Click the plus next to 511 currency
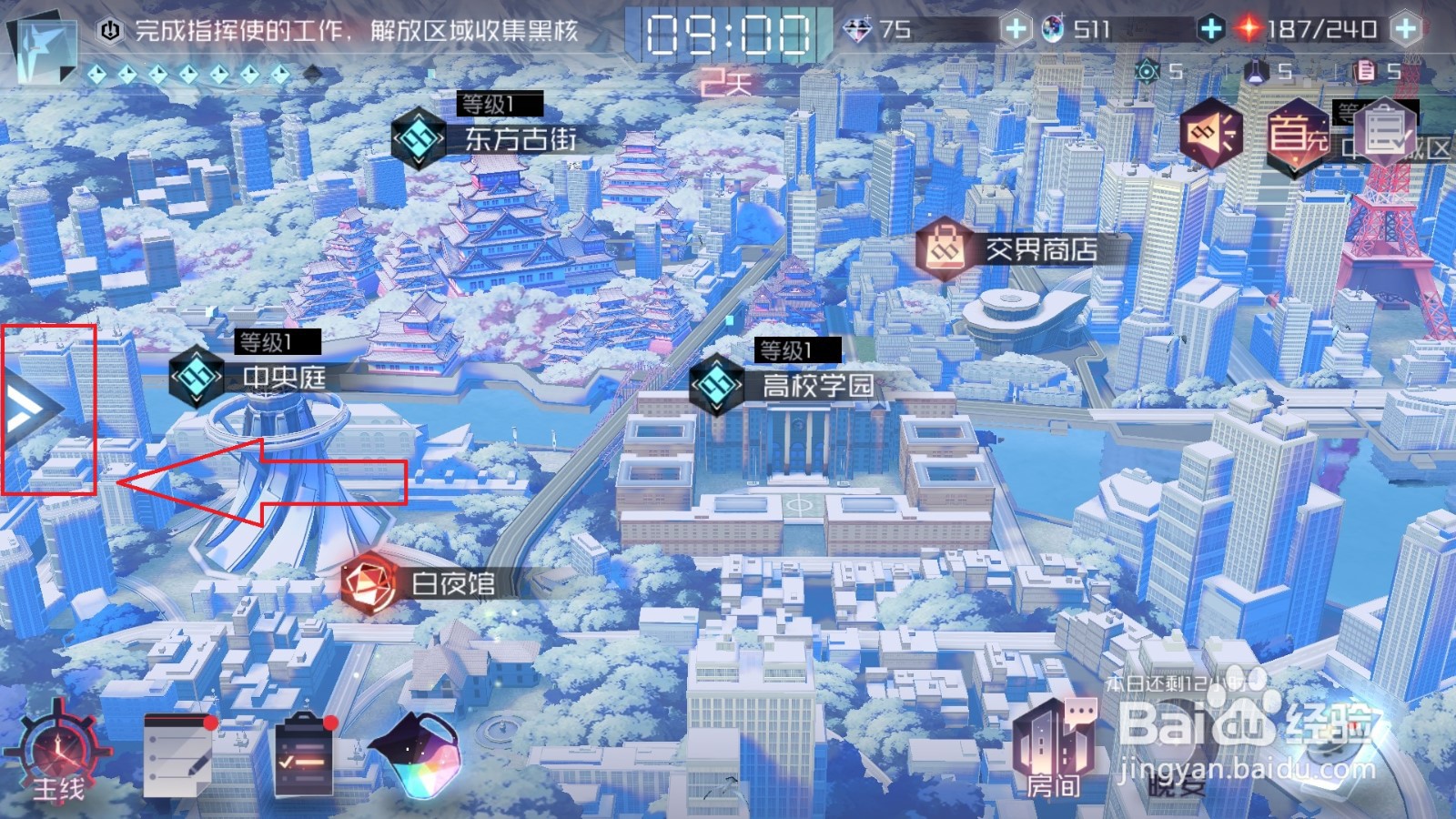The height and width of the screenshot is (819, 1456). coord(1210,28)
